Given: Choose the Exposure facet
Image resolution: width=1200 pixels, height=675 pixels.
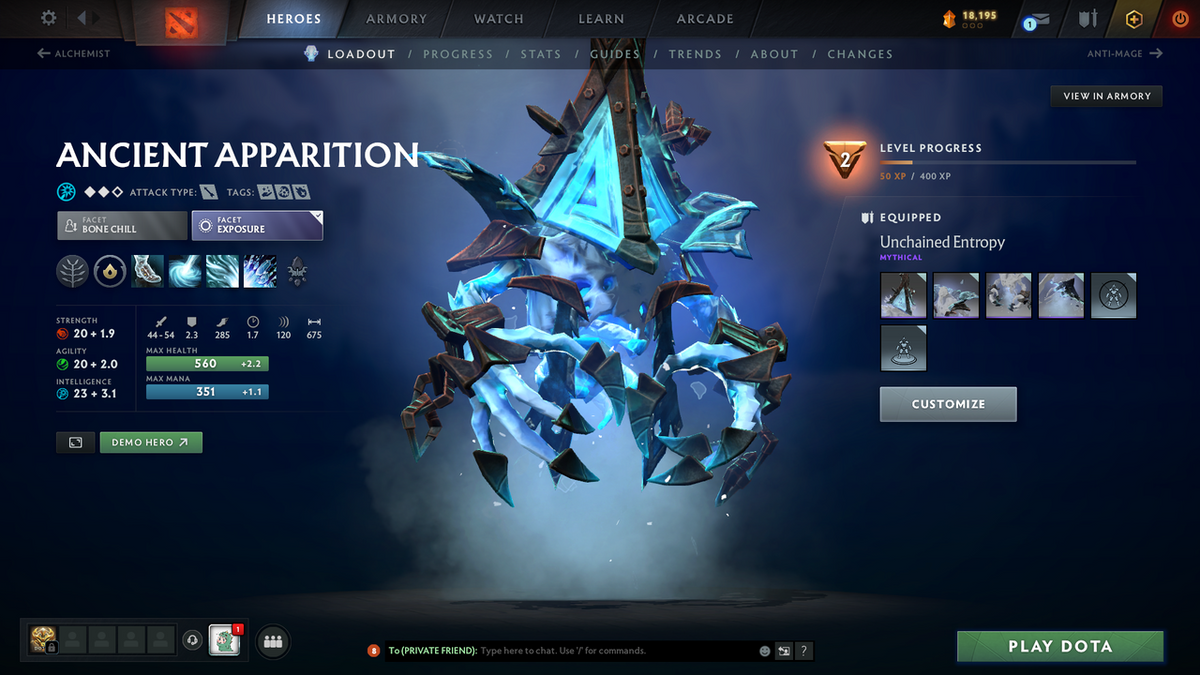Looking at the screenshot, I should tap(257, 225).
